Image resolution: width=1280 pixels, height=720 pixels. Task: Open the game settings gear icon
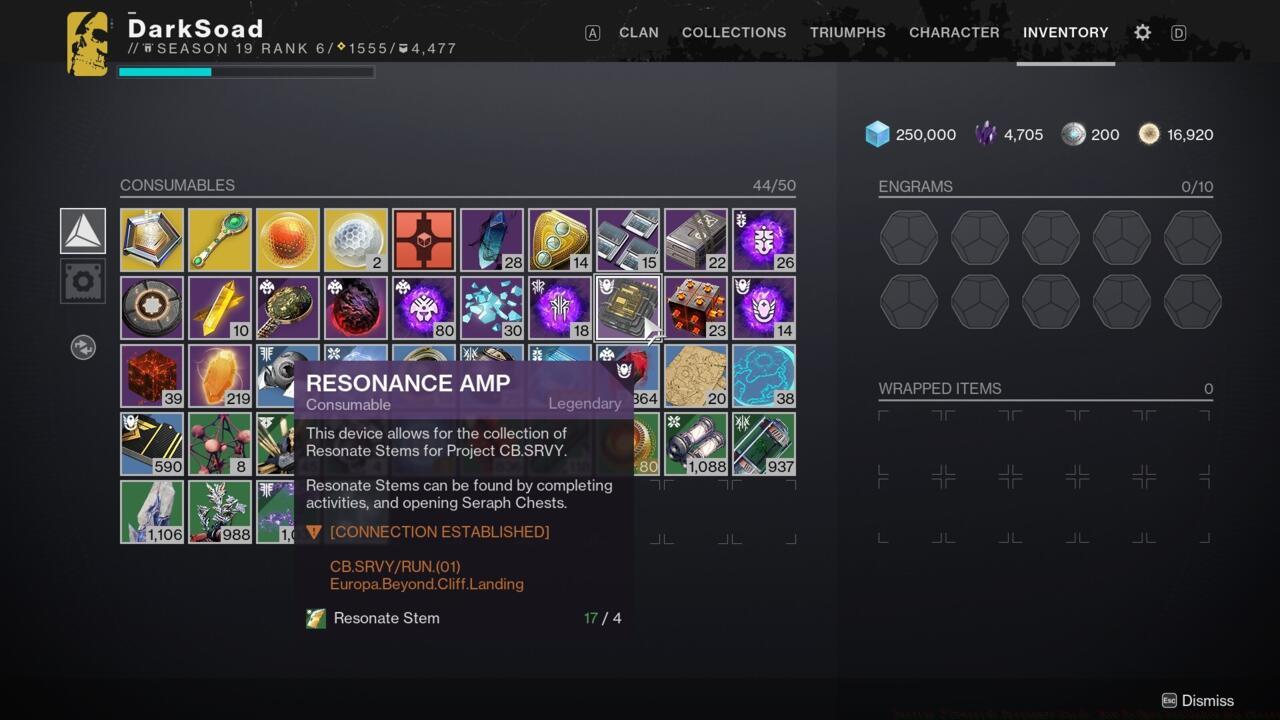(x=1142, y=32)
